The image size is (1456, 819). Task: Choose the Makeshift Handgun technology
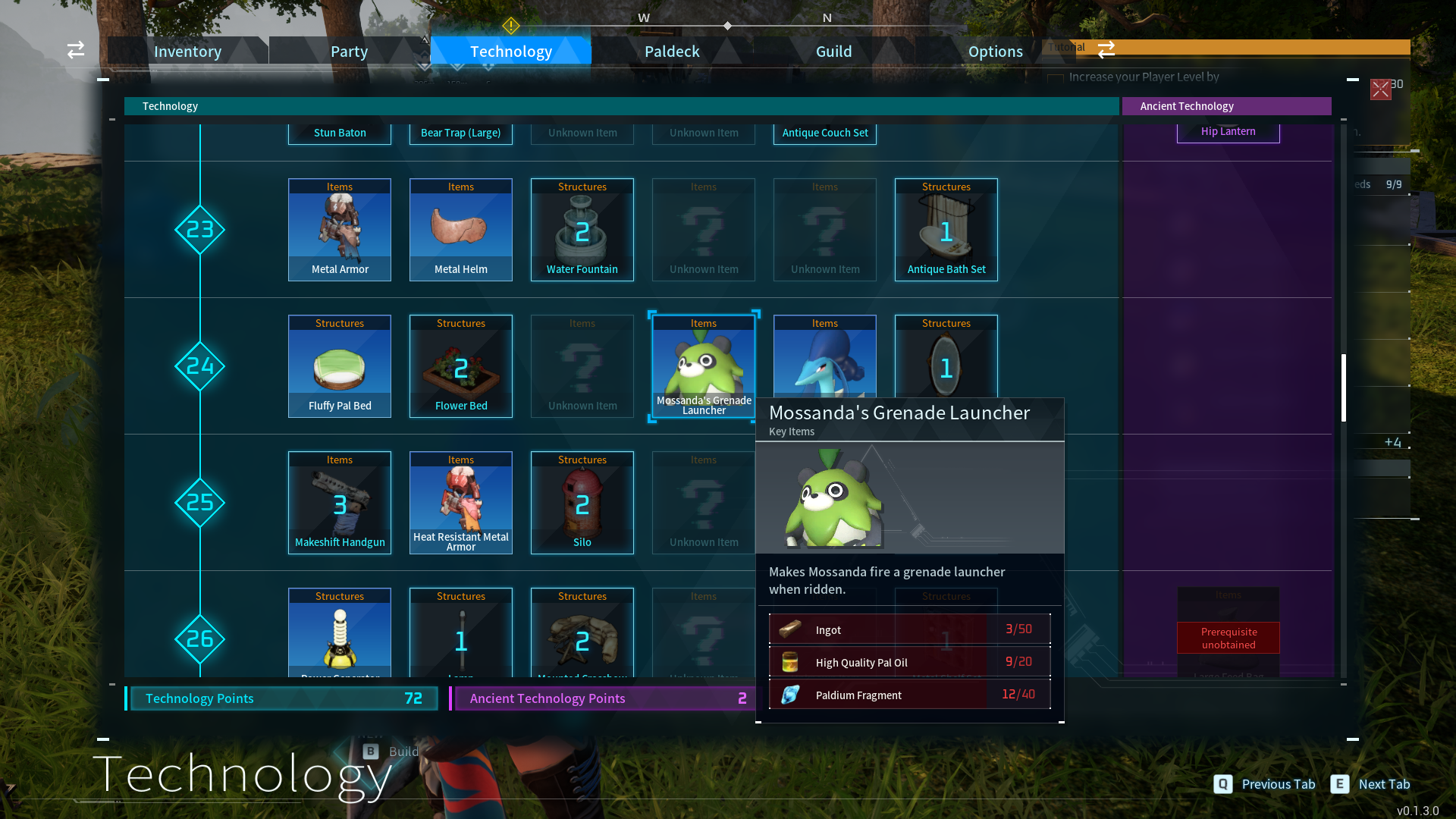(x=339, y=502)
